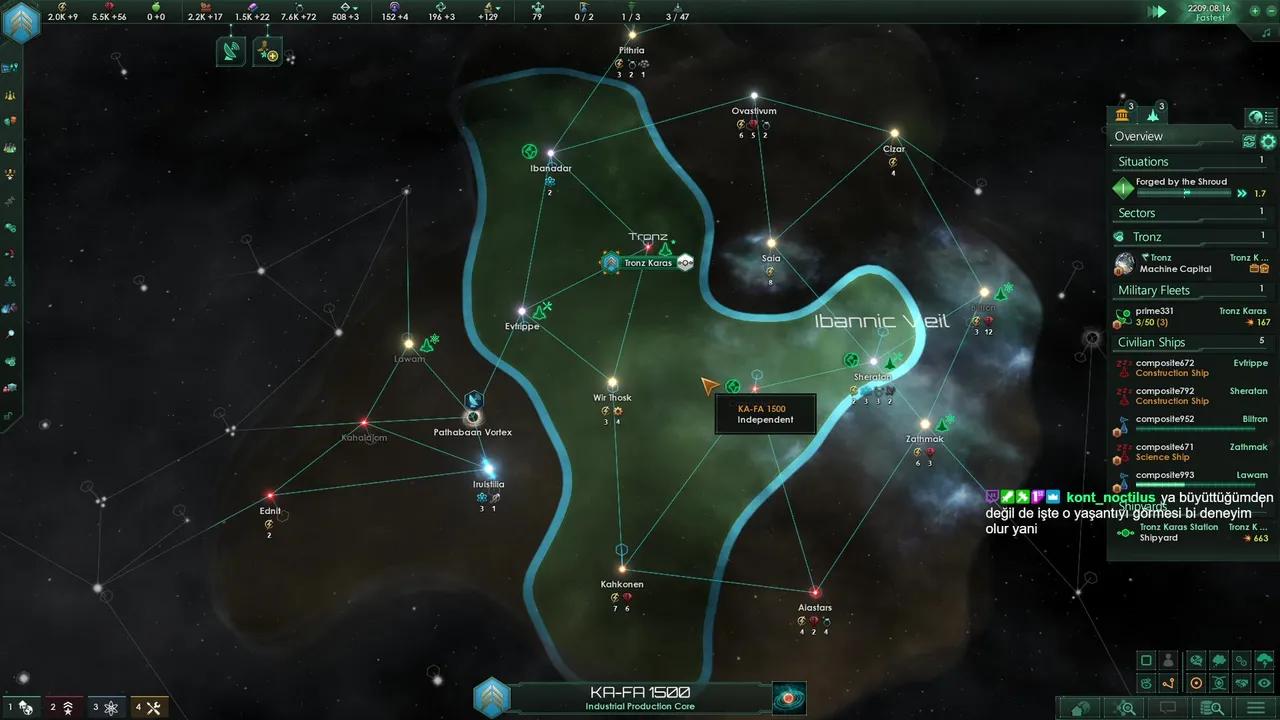Select control group 4 with tools icon
Screen dimensions: 1280x720
click(x=148, y=707)
